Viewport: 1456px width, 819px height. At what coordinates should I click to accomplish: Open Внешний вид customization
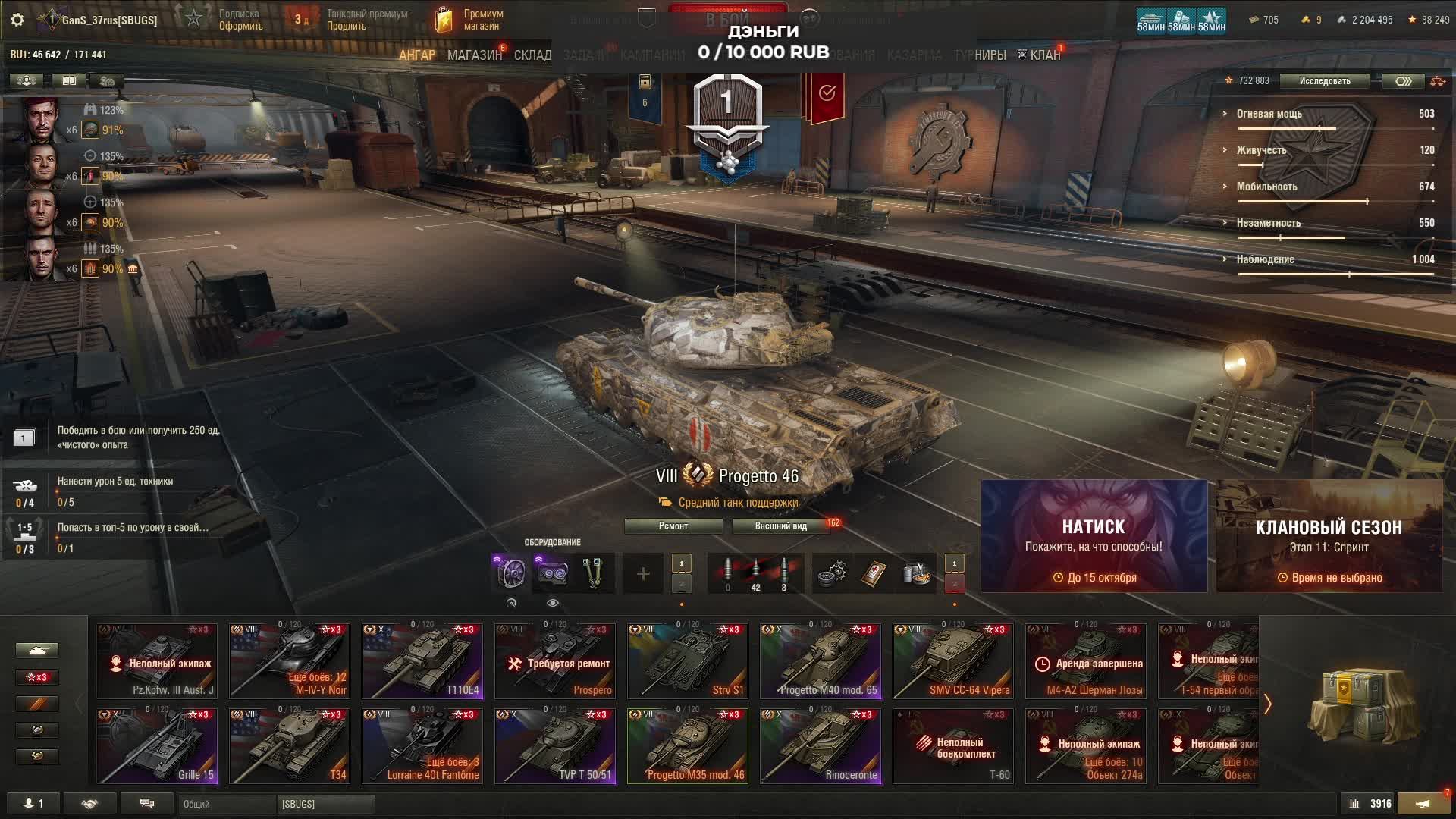click(780, 526)
